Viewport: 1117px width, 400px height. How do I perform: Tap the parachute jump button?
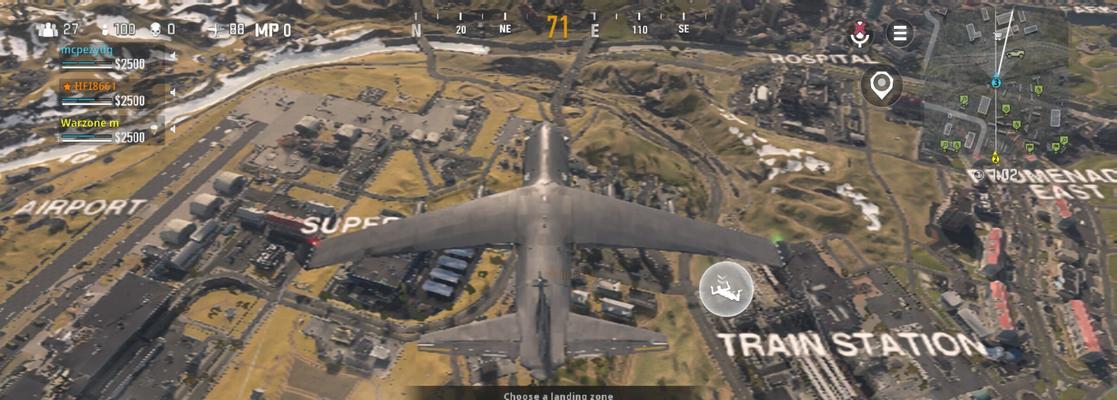coord(726,289)
